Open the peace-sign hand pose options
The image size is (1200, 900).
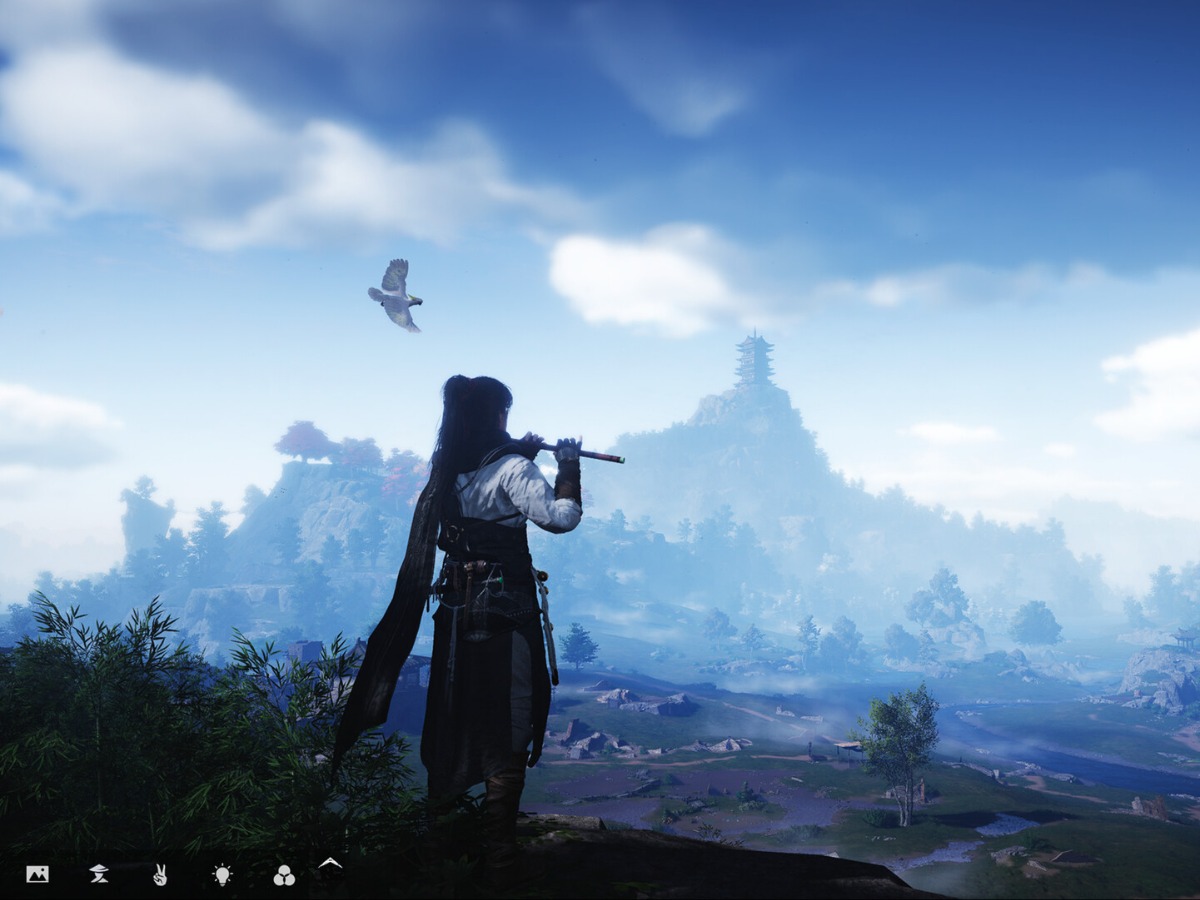(x=160, y=875)
